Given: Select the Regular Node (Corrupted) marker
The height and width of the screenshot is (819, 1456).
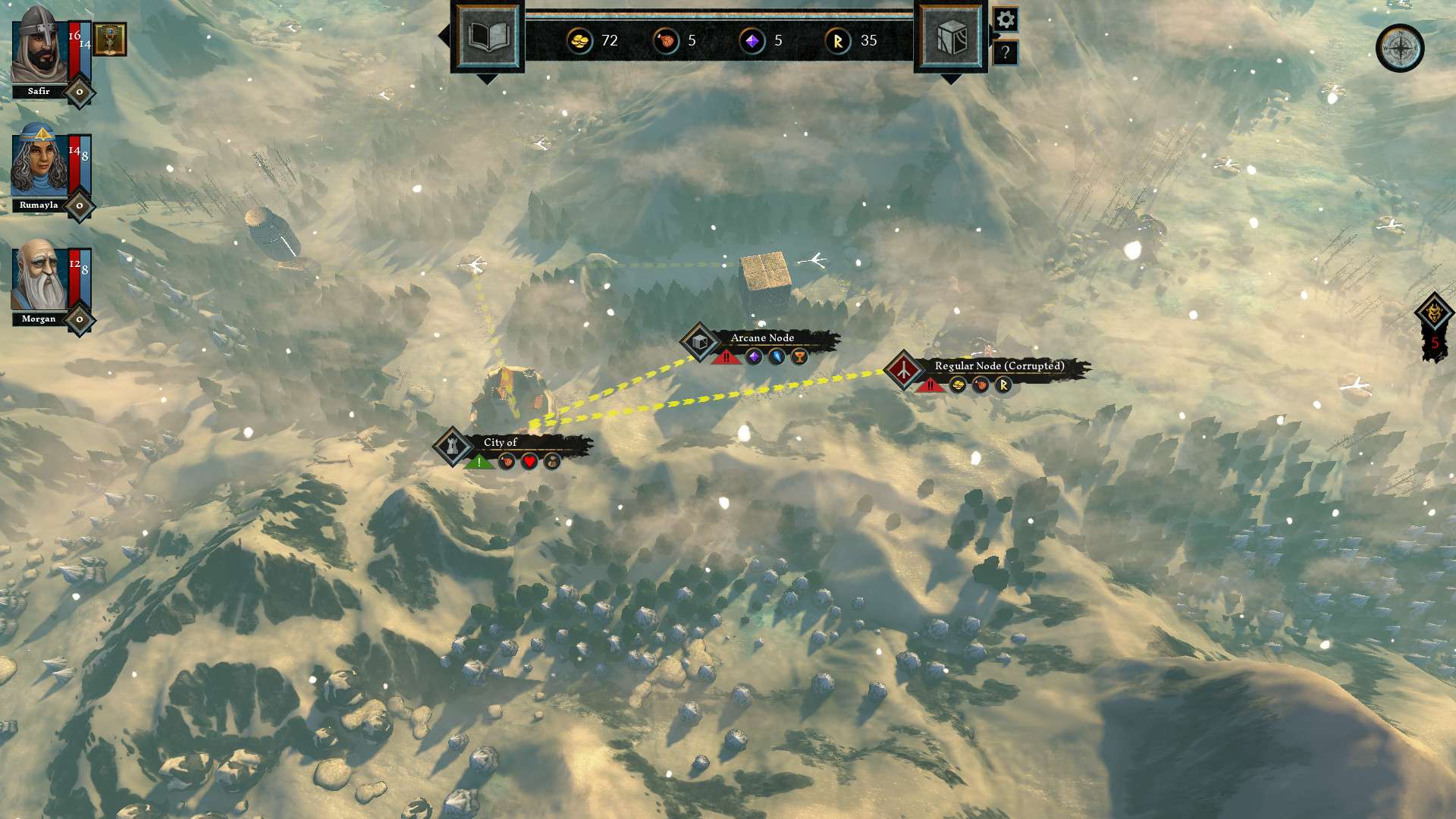Looking at the screenshot, I should [x=903, y=370].
